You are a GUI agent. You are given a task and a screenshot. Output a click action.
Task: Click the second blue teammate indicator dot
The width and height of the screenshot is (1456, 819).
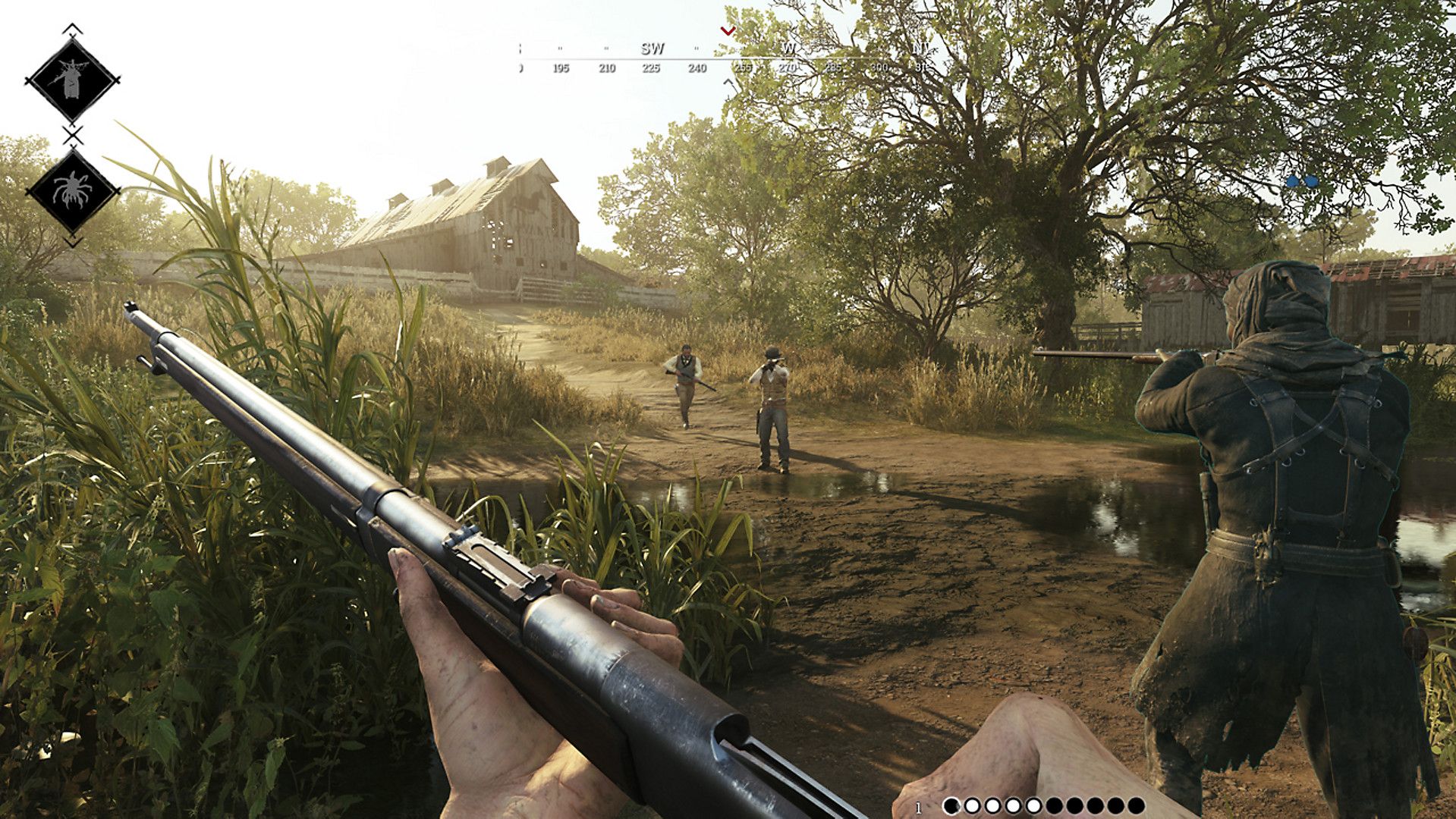(x=1312, y=181)
